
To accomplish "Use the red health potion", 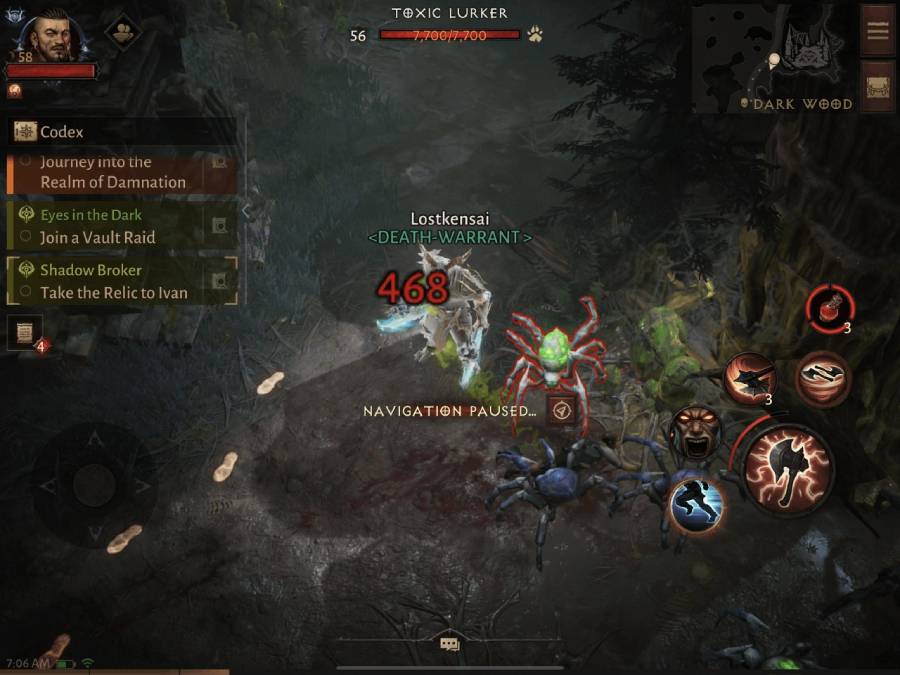I will tap(828, 305).
